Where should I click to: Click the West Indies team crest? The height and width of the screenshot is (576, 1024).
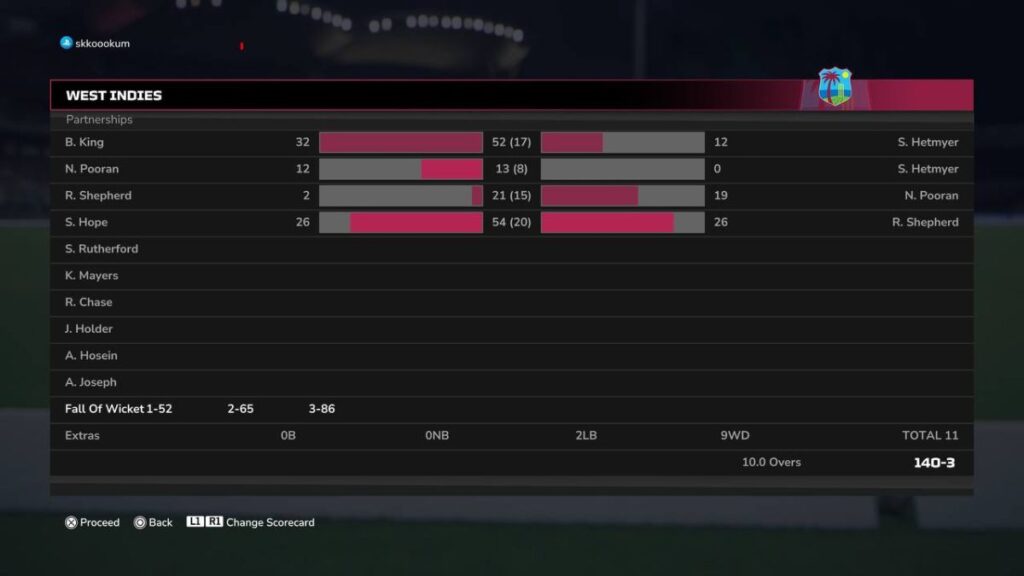coord(833,87)
